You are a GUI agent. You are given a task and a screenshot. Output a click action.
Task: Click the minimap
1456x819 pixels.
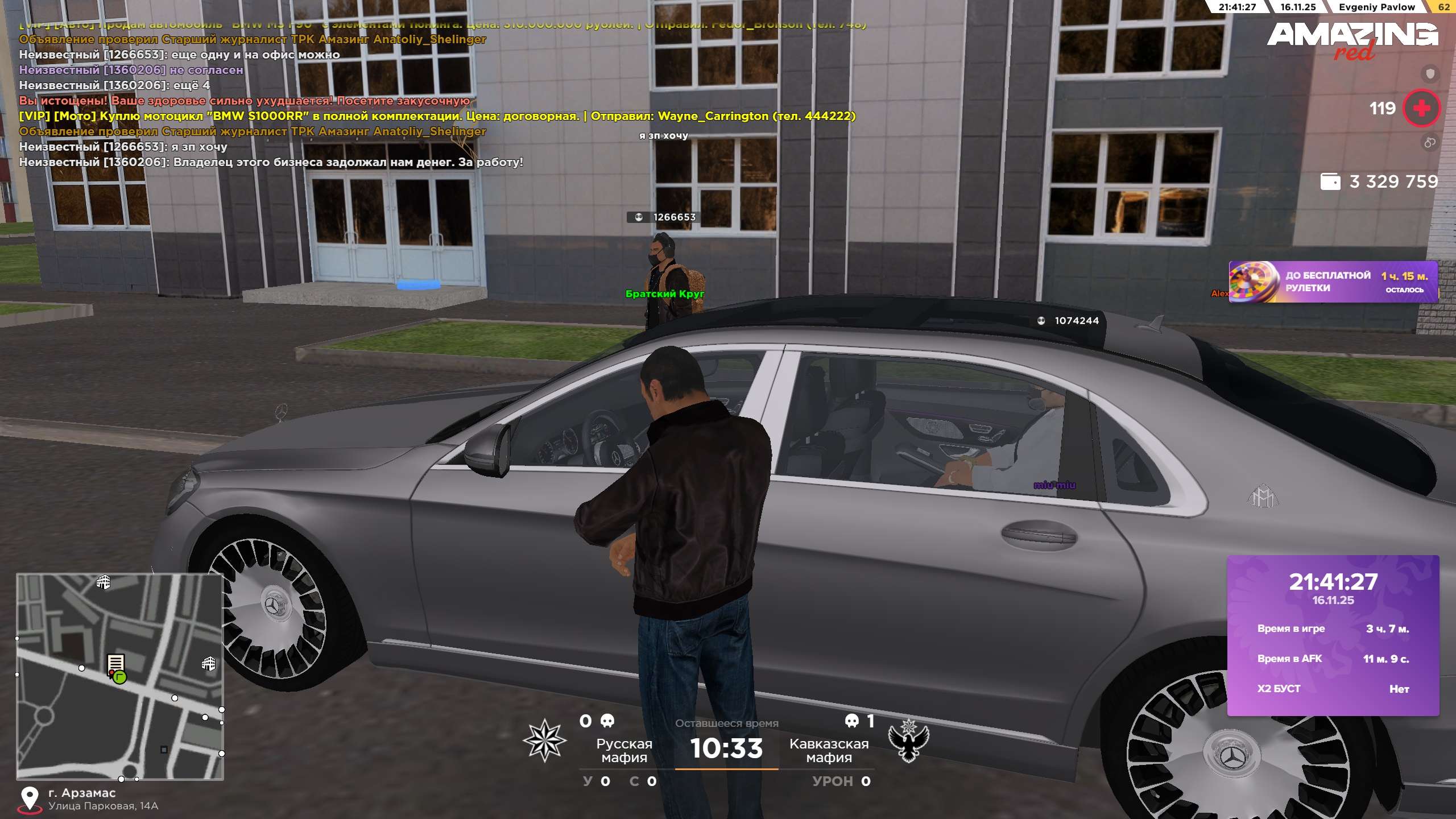(120, 676)
